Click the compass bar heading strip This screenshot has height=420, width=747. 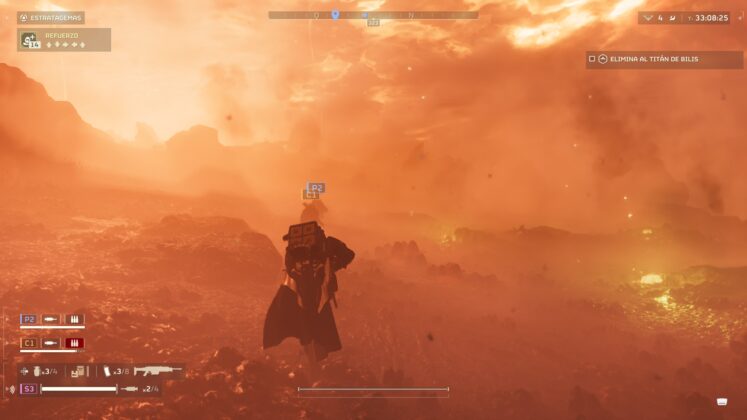(372, 15)
